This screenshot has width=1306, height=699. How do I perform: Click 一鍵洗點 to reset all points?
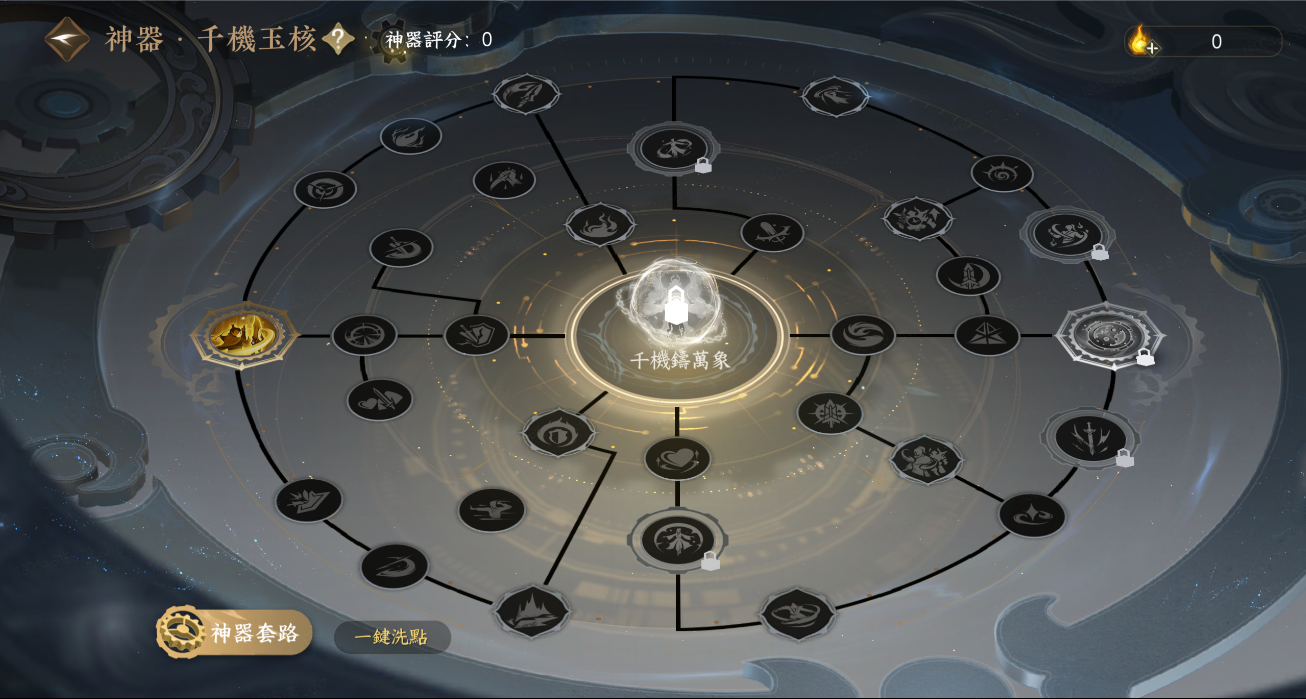click(391, 637)
